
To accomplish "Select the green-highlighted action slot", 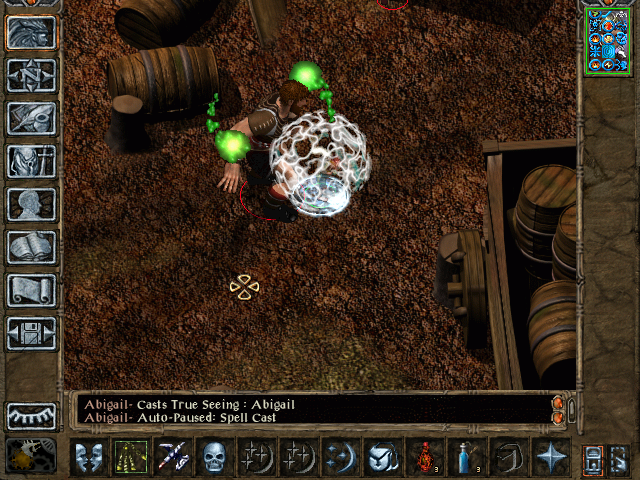I will coord(131,457).
